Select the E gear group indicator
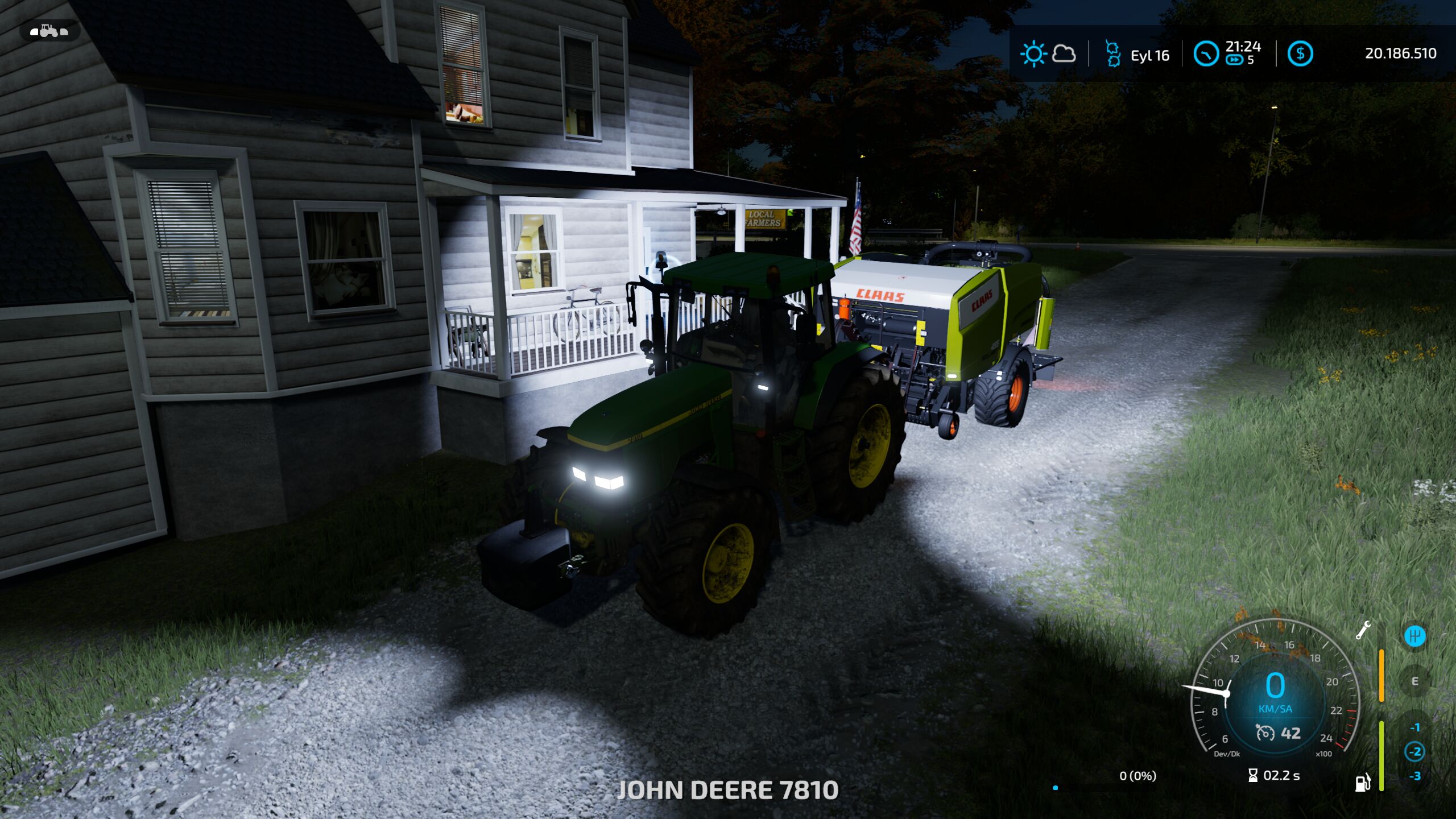Screen dimensions: 1456x819 pos(1414,681)
